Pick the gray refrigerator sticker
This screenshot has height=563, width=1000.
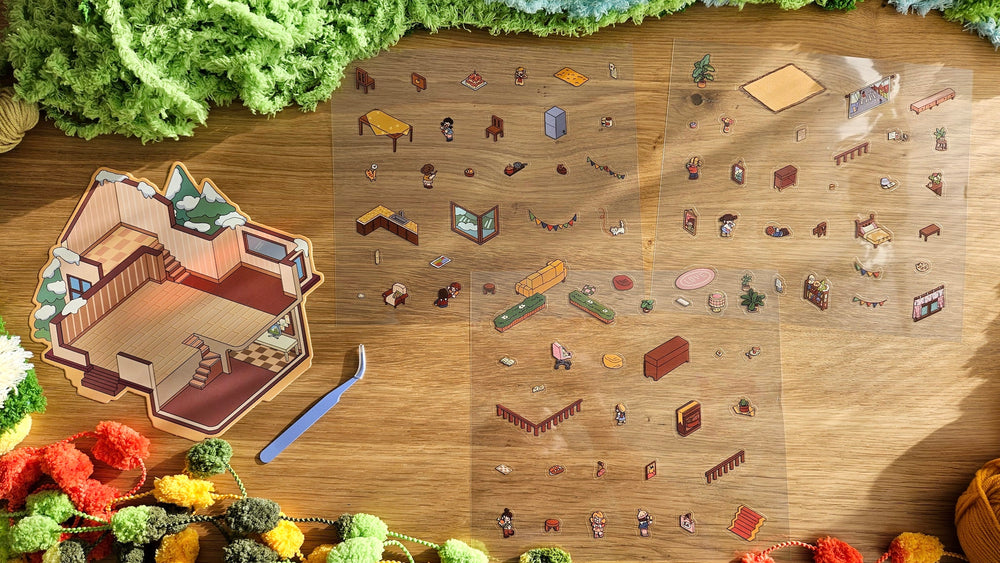[555, 123]
